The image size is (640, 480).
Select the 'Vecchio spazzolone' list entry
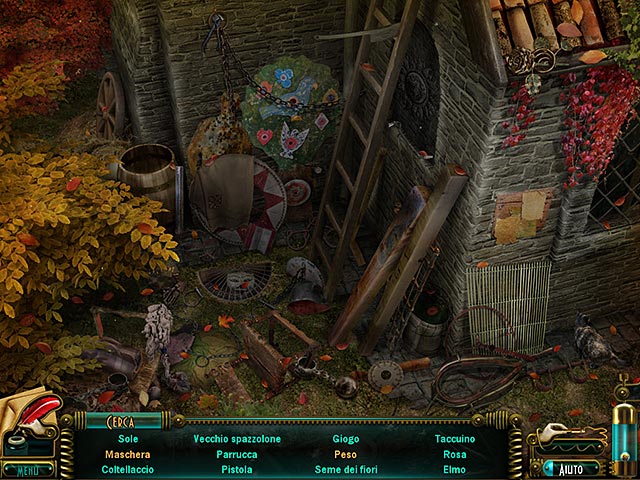pyautogui.click(x=237, y=438)
